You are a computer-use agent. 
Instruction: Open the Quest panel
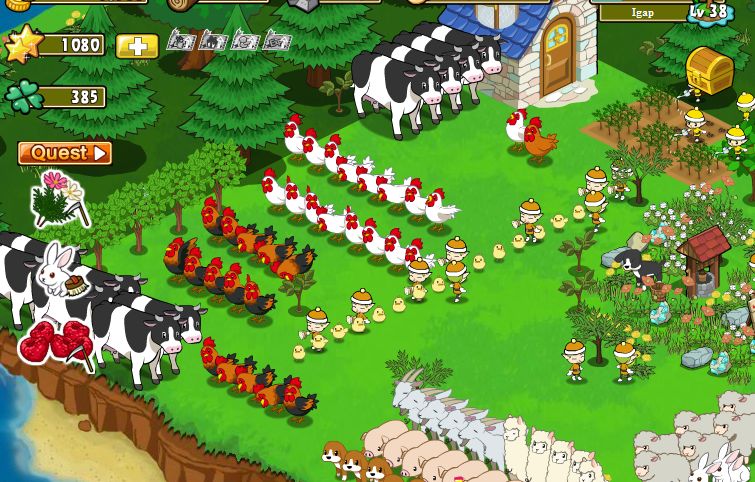click(65, 153)
